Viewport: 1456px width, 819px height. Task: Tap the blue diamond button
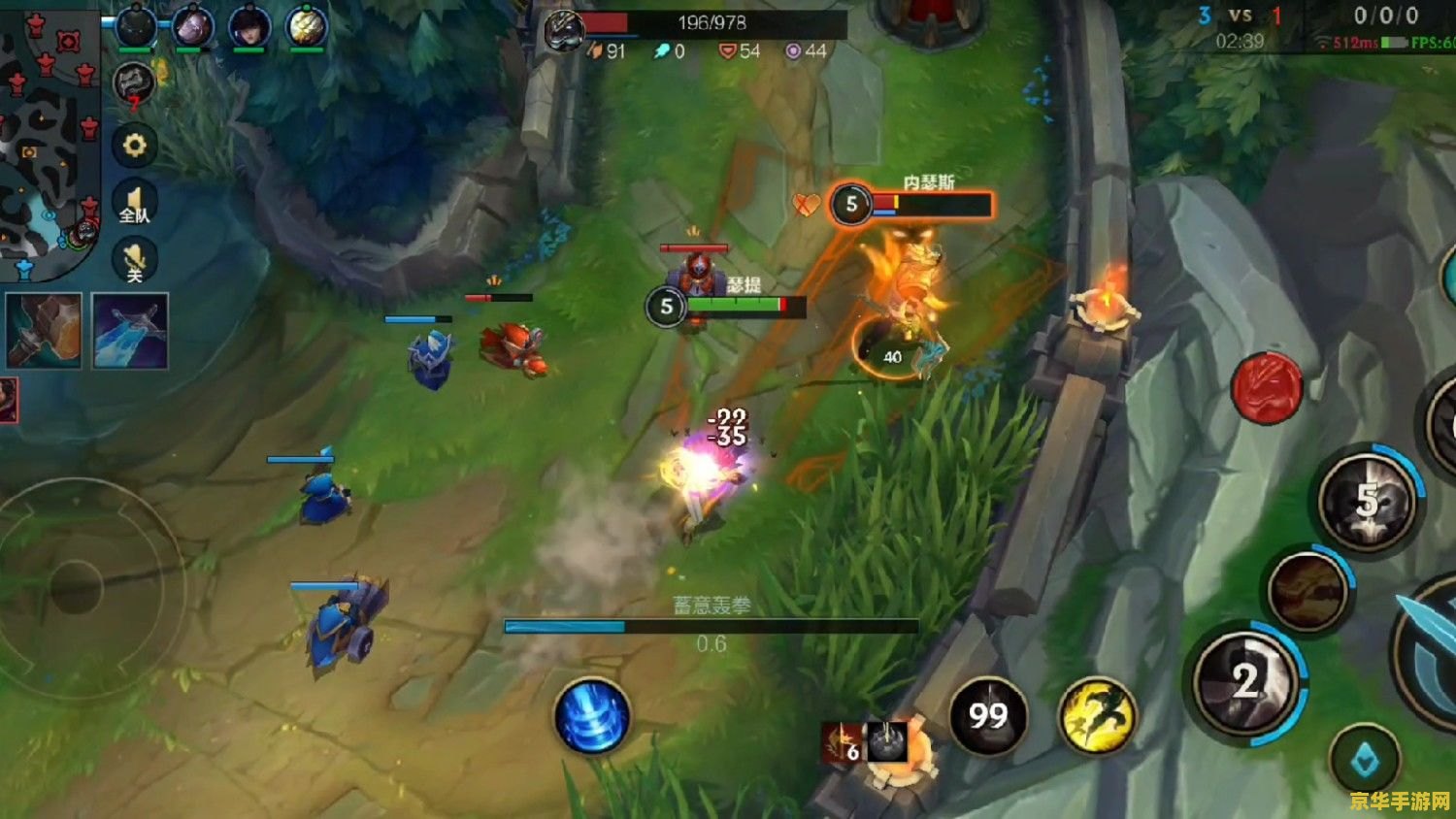1365,761
